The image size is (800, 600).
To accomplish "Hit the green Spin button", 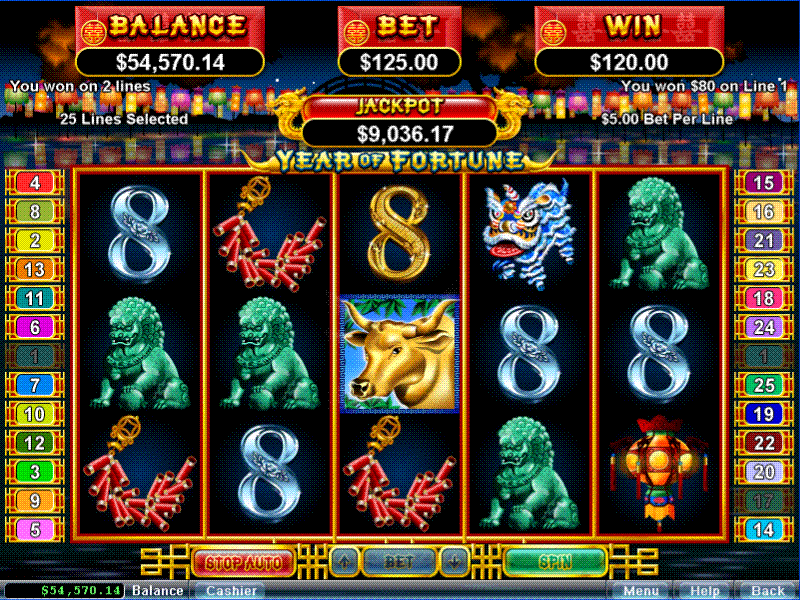I will click(555, 561).
